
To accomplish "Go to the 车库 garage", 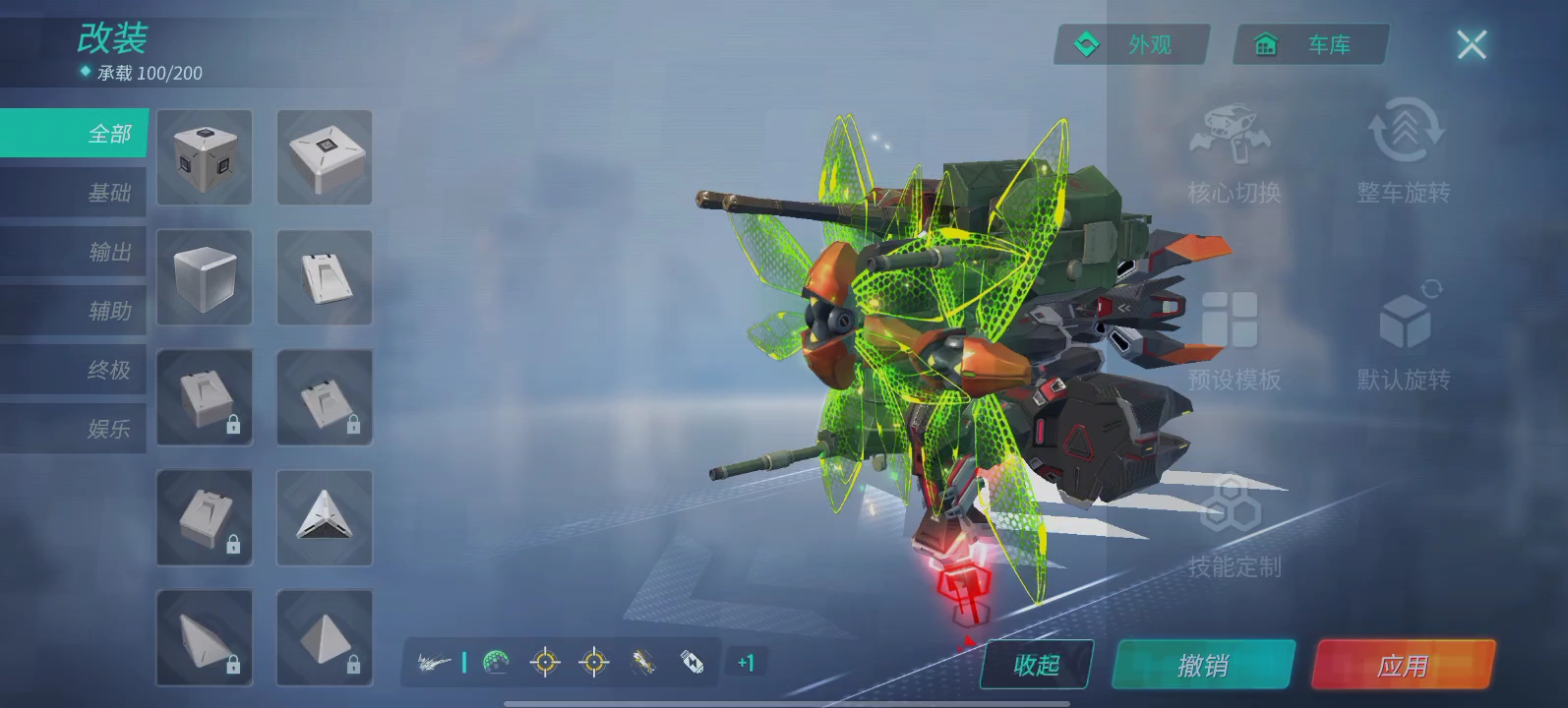I will (1311, 45).
